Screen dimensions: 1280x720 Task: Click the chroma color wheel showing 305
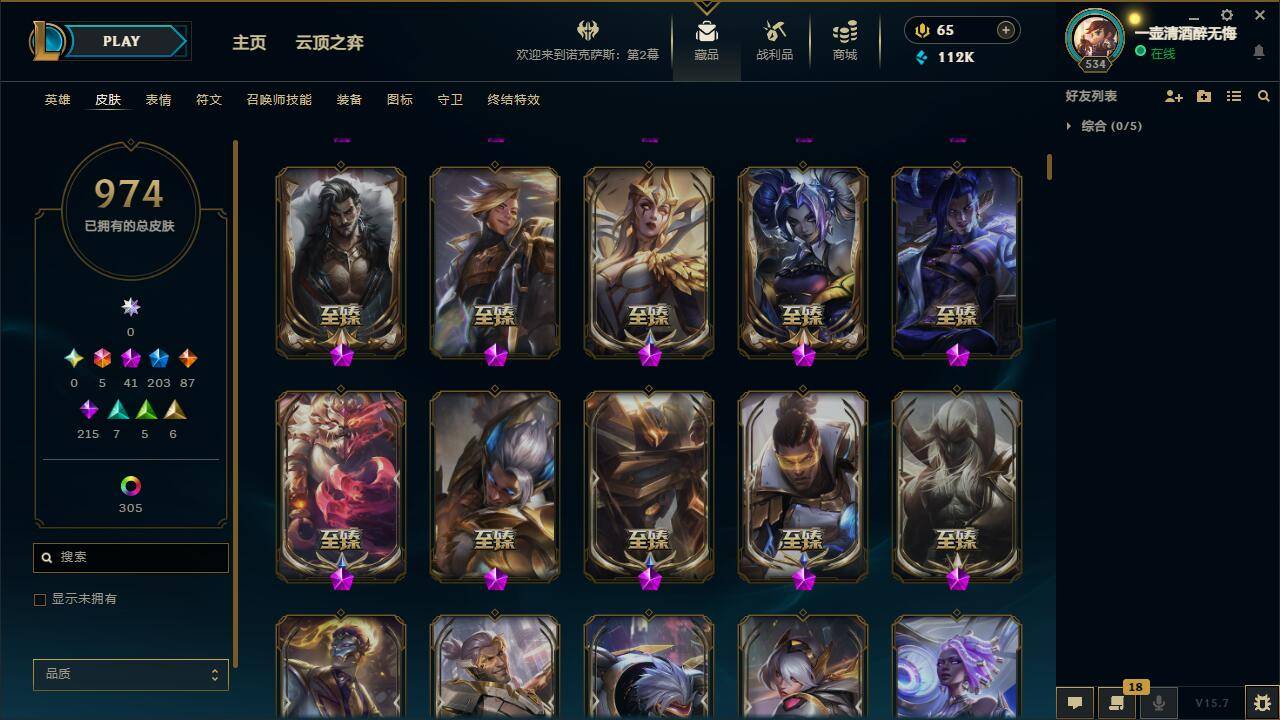coord(130,486)
